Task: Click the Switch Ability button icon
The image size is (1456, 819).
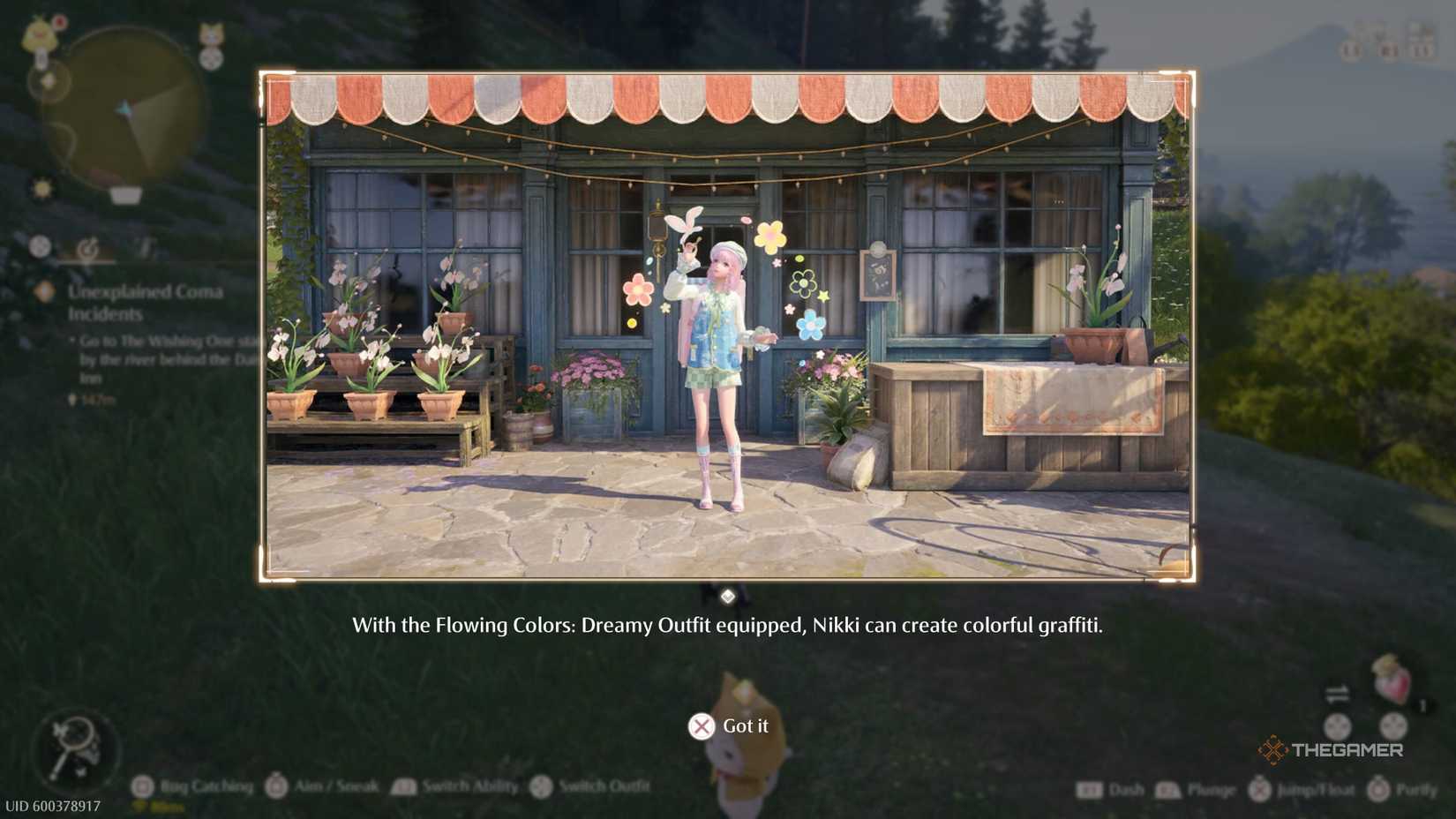Action: (403, 785)
